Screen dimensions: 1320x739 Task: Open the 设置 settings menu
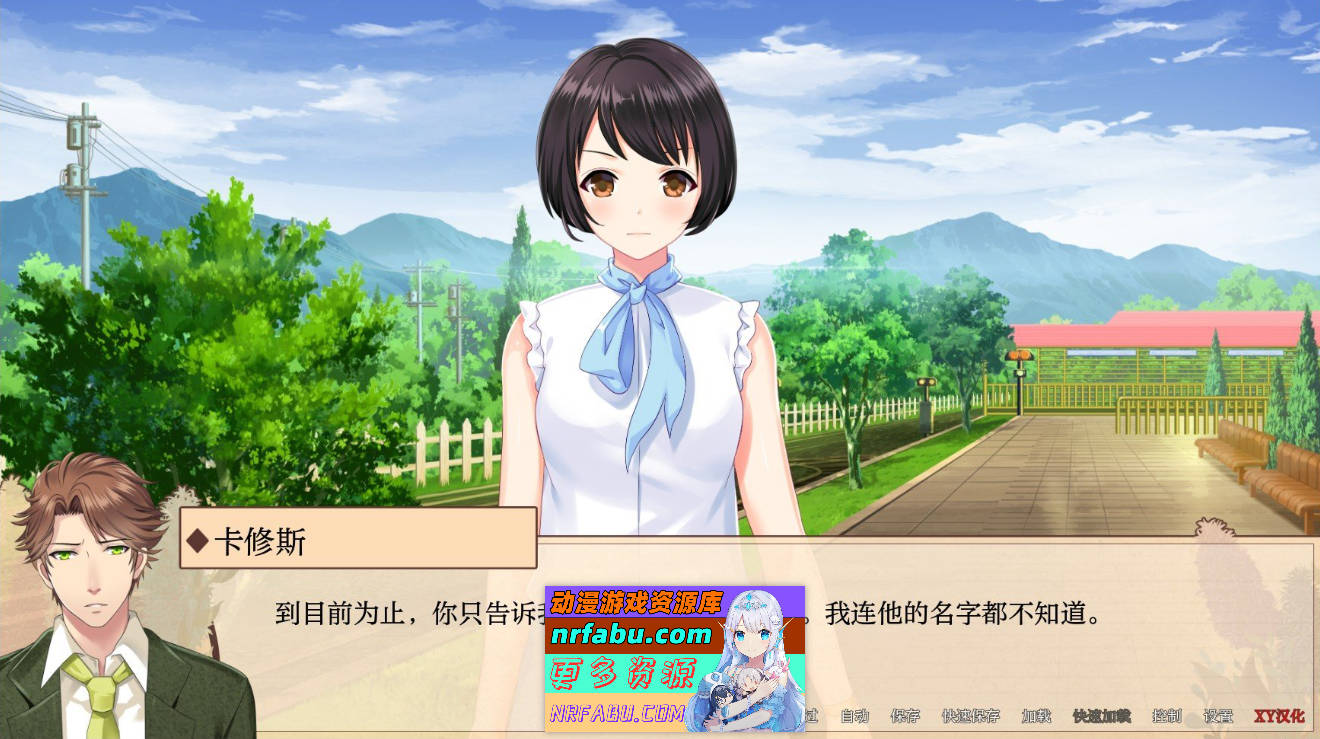1219,717
